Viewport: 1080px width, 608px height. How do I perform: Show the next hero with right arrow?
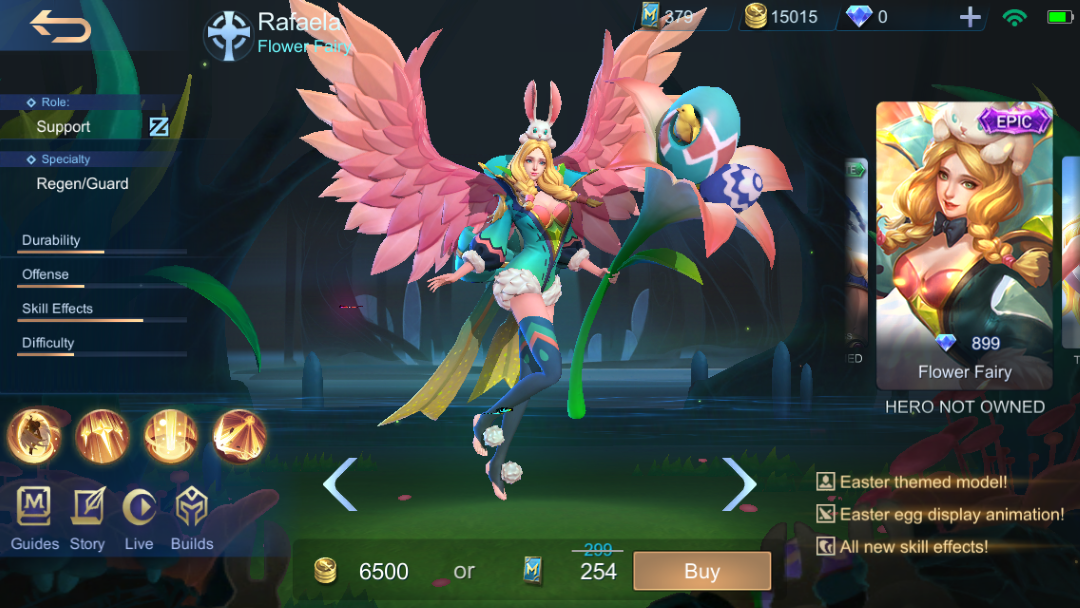pos(739,484)
